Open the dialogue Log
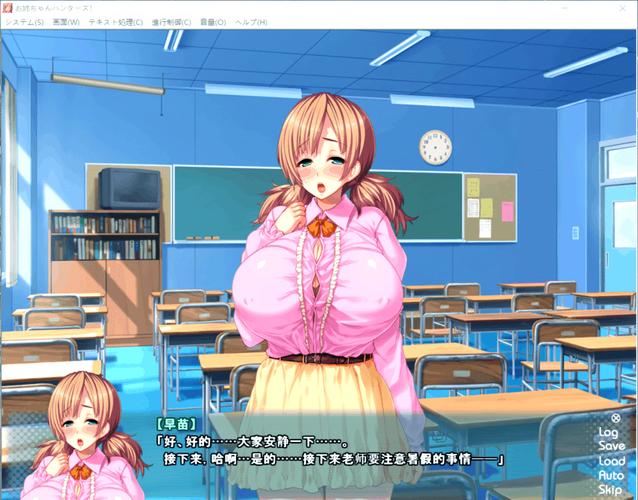This screenshot has height=500, width=638. pyautogui.click(x=609, y=432)
